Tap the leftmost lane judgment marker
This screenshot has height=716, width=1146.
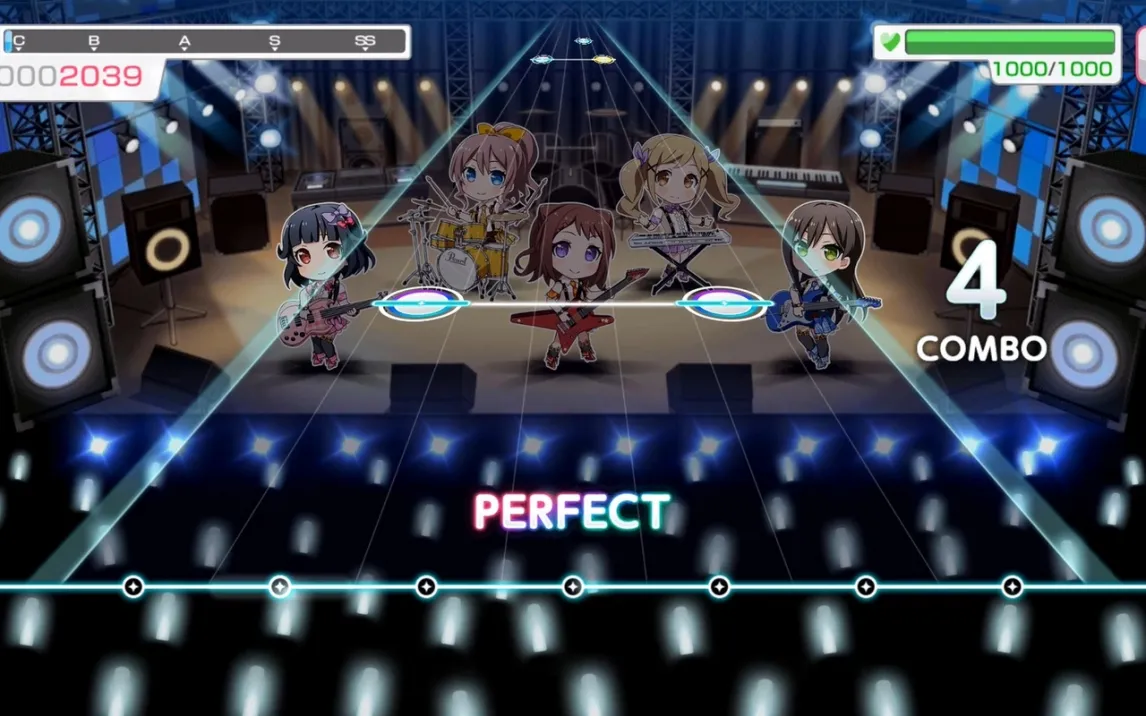pos(133,586)
